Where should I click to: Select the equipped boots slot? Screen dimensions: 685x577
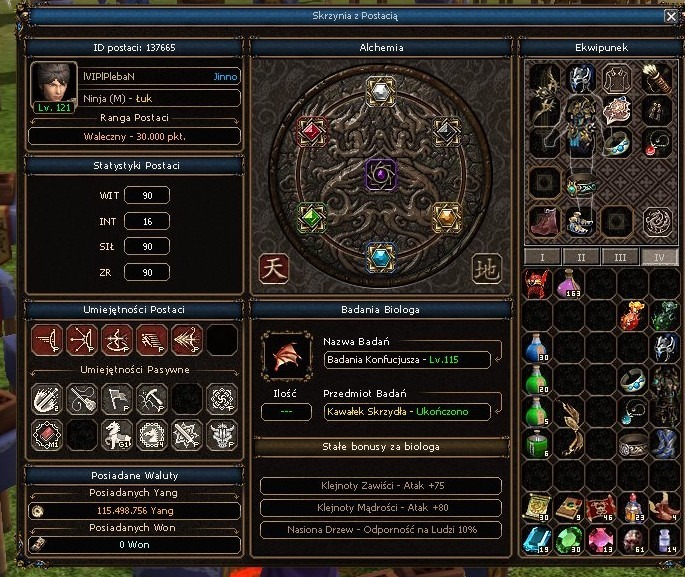(x=543, y=219)
